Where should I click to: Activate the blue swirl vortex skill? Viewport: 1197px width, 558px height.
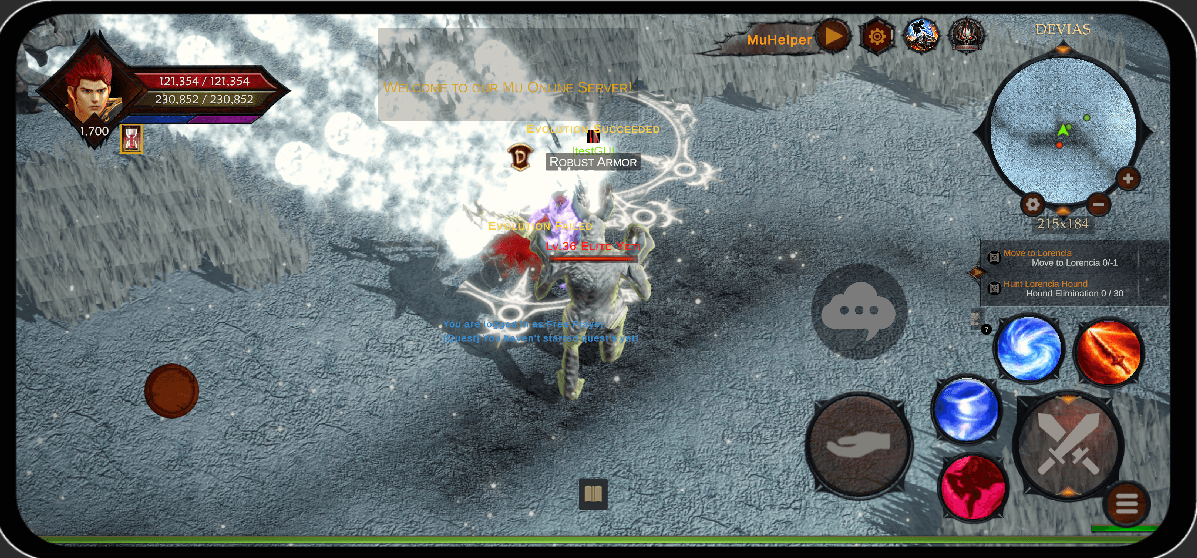tap(1030, 348)
